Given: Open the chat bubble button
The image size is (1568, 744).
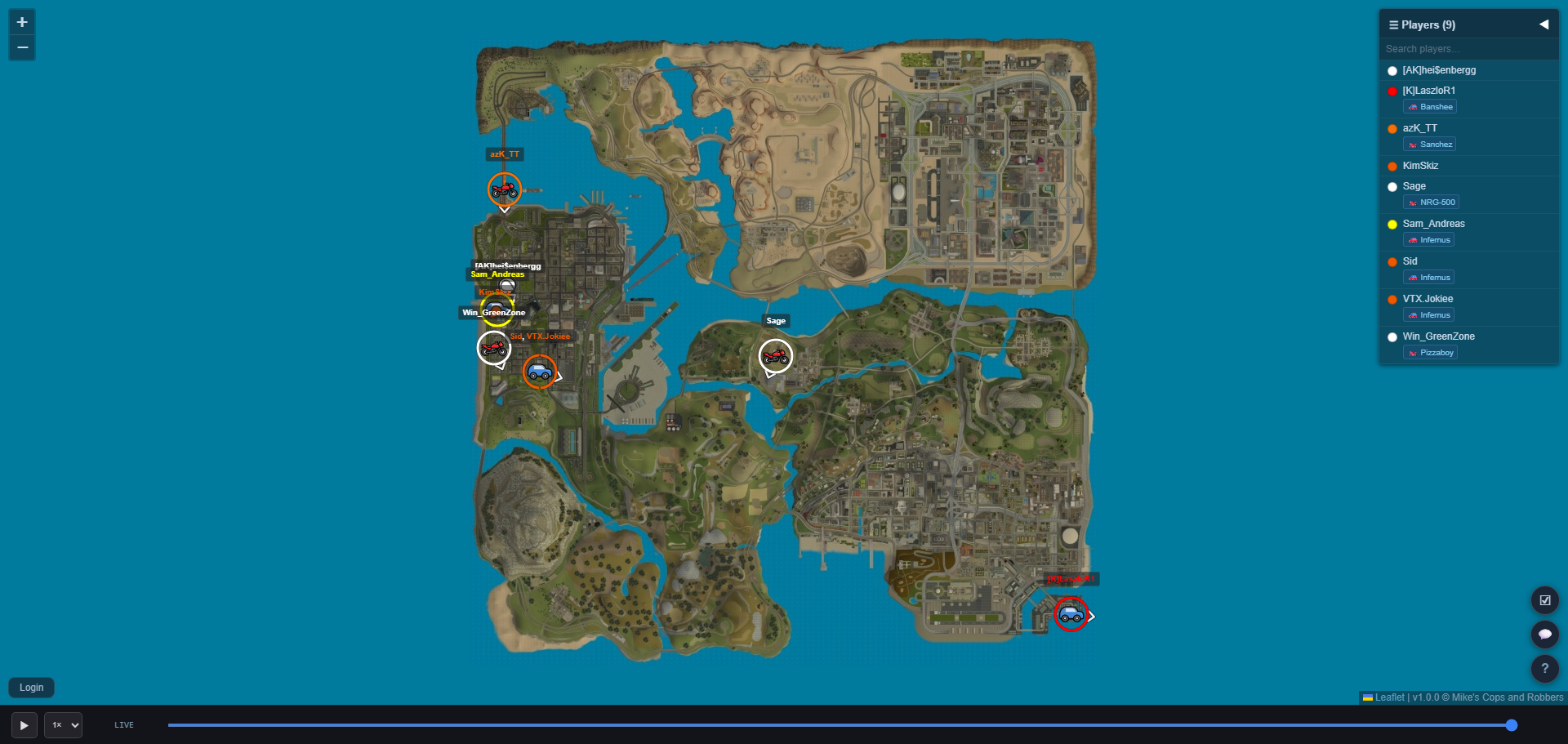Looking at the screenshot, I should tap(1544, 635).
